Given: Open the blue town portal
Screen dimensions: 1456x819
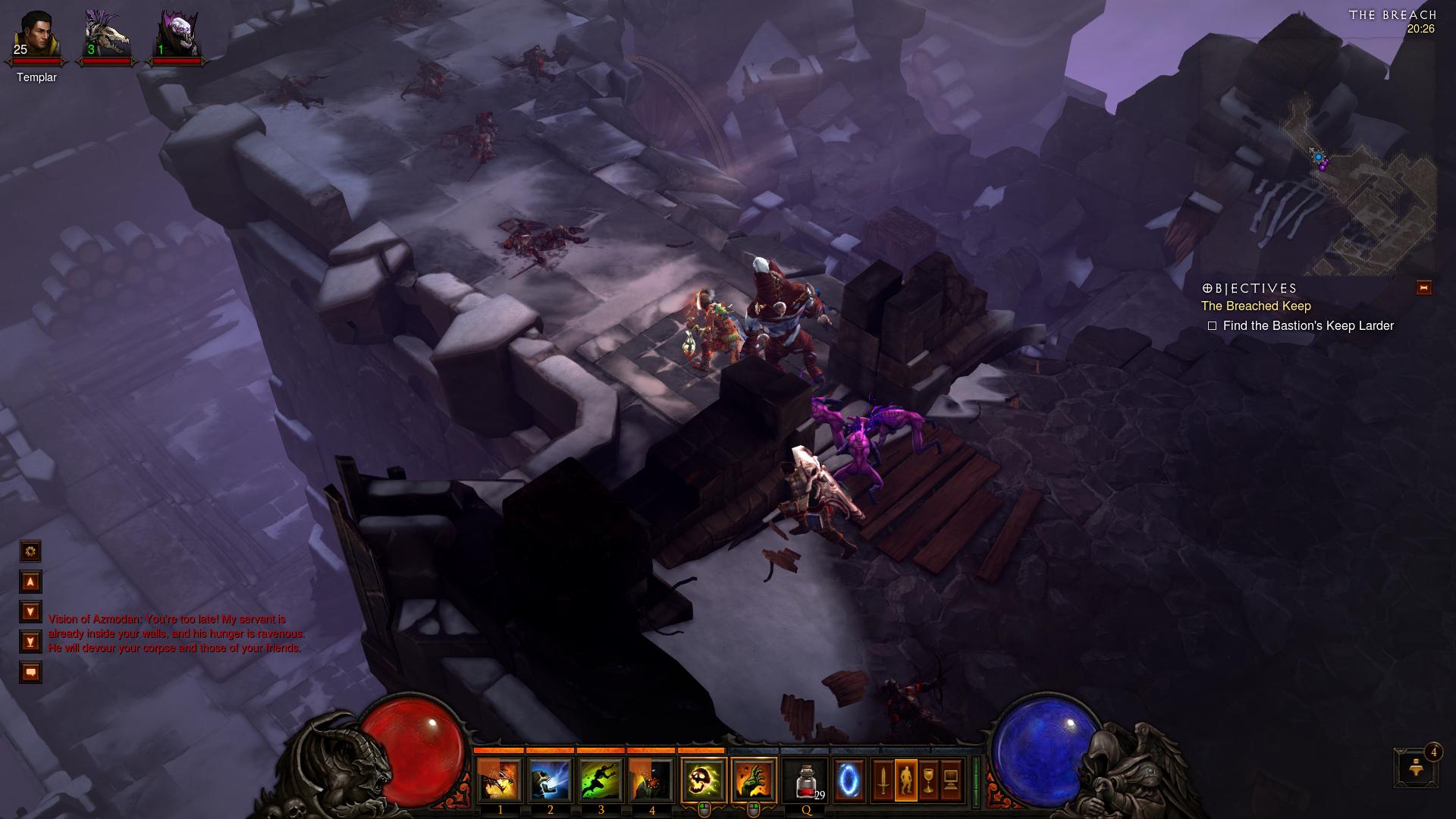Looking at the screenshot, I should [x=849, y=780].
